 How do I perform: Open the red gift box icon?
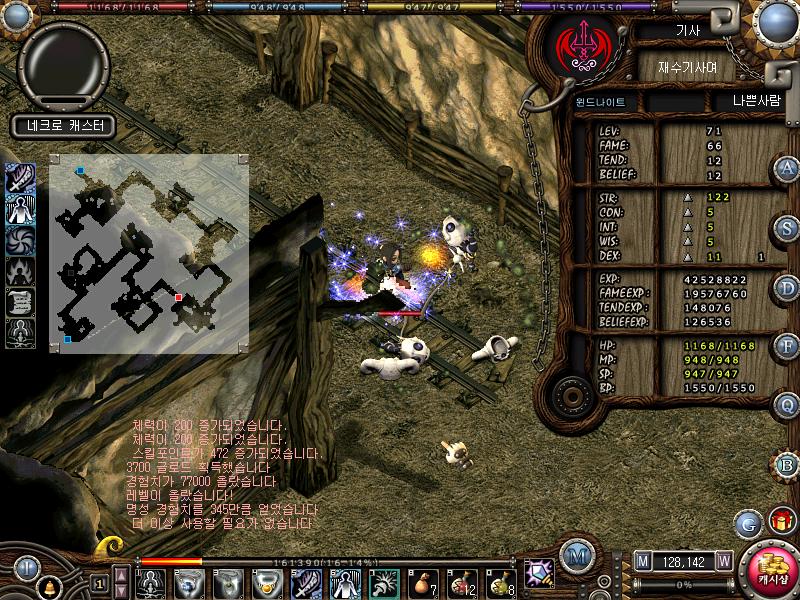click(x=780, y=521)
